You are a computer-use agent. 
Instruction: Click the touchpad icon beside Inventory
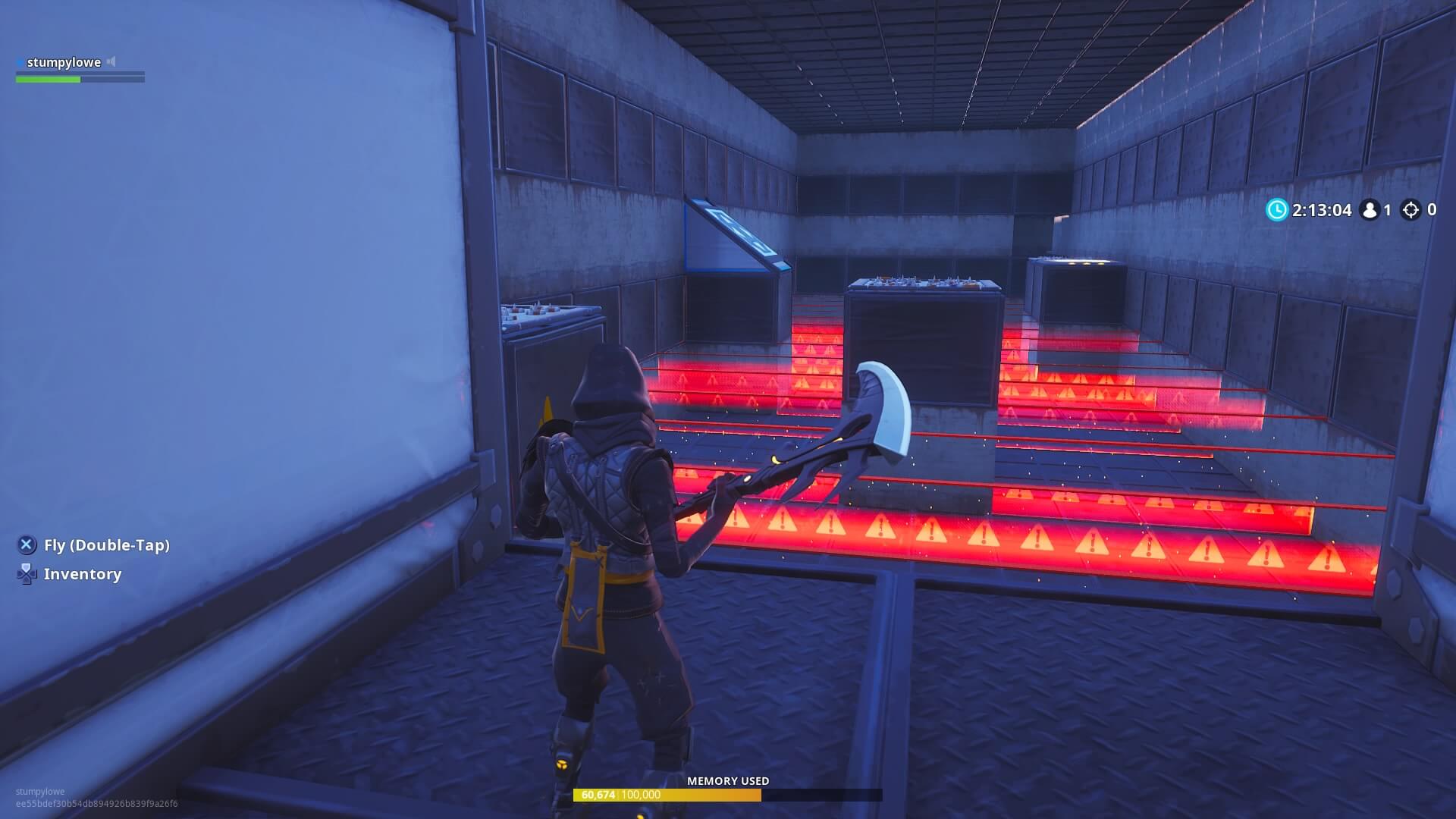[x=27, y=575]
